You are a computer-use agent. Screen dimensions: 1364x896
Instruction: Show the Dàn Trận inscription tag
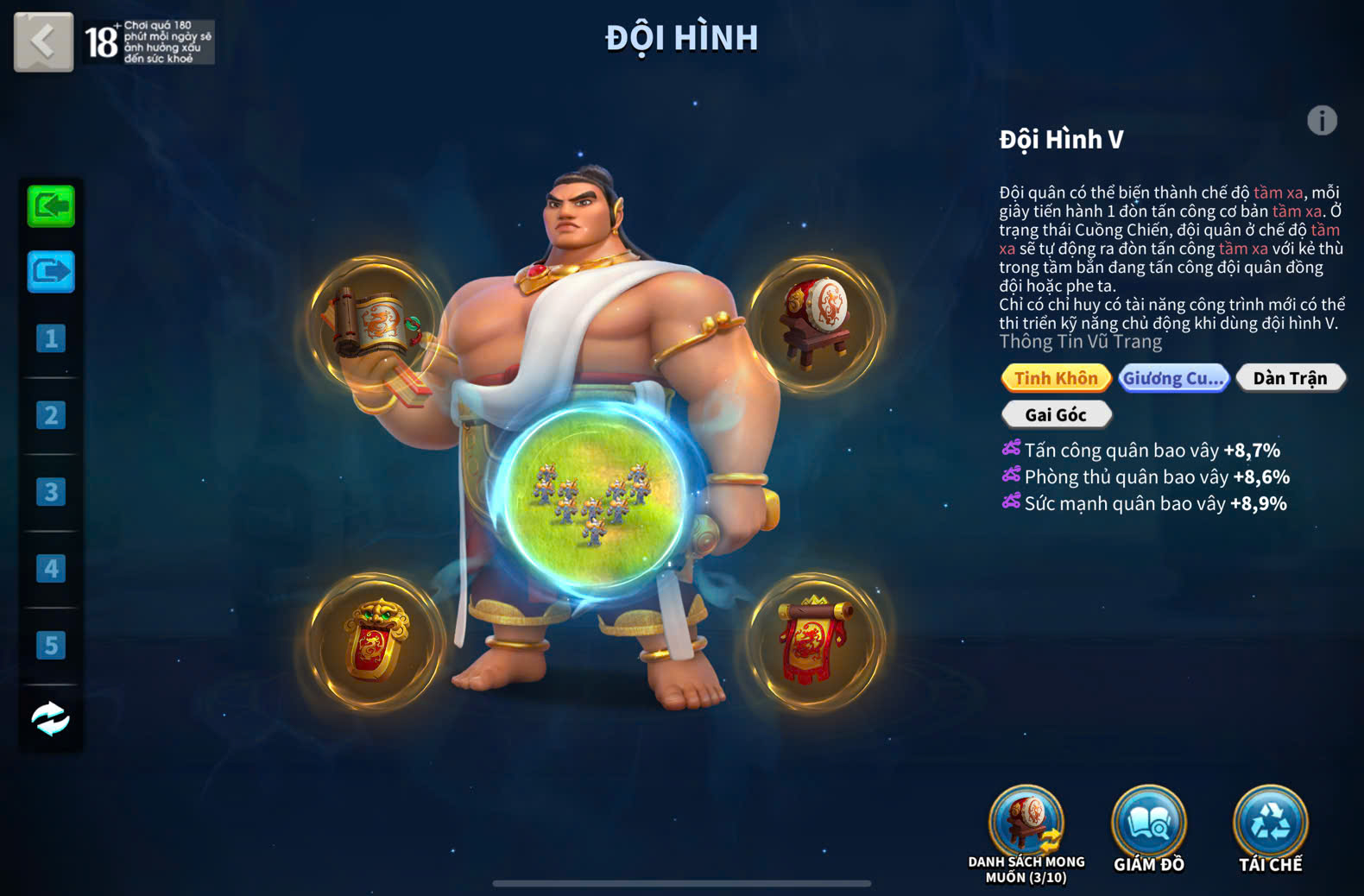coord(1290,378)
